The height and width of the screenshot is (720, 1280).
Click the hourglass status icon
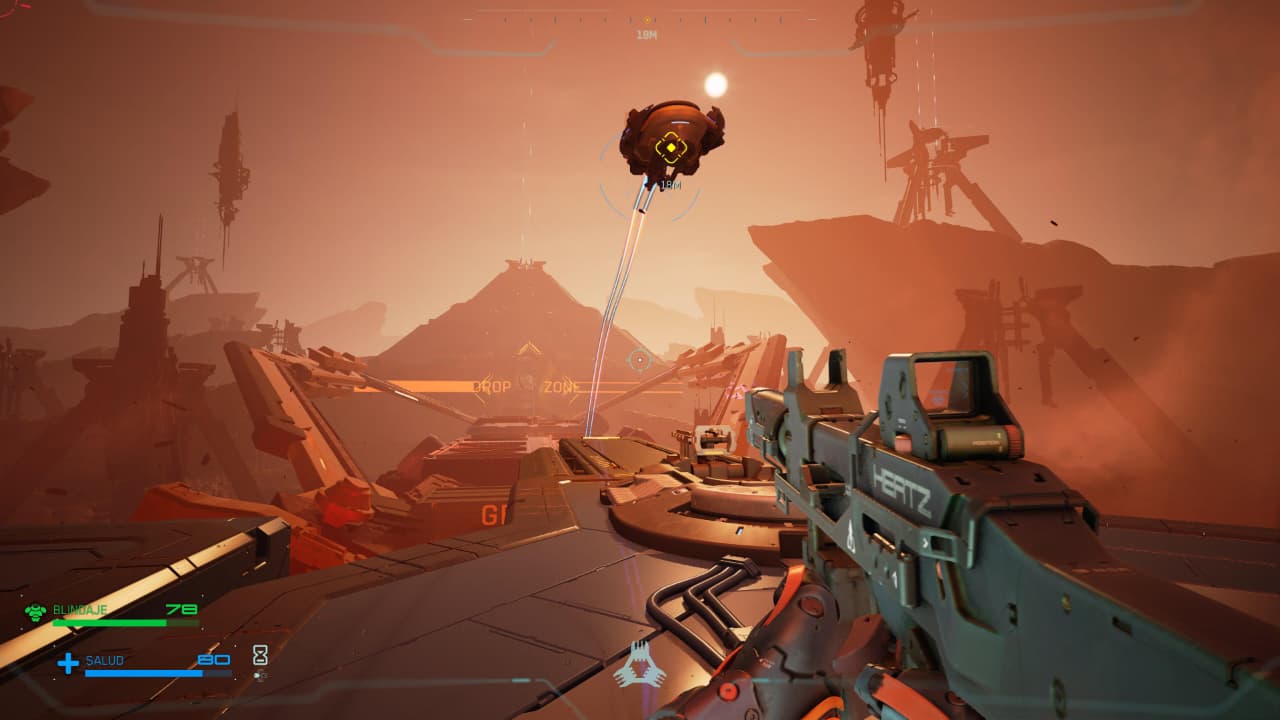click(x=260, y=655)
